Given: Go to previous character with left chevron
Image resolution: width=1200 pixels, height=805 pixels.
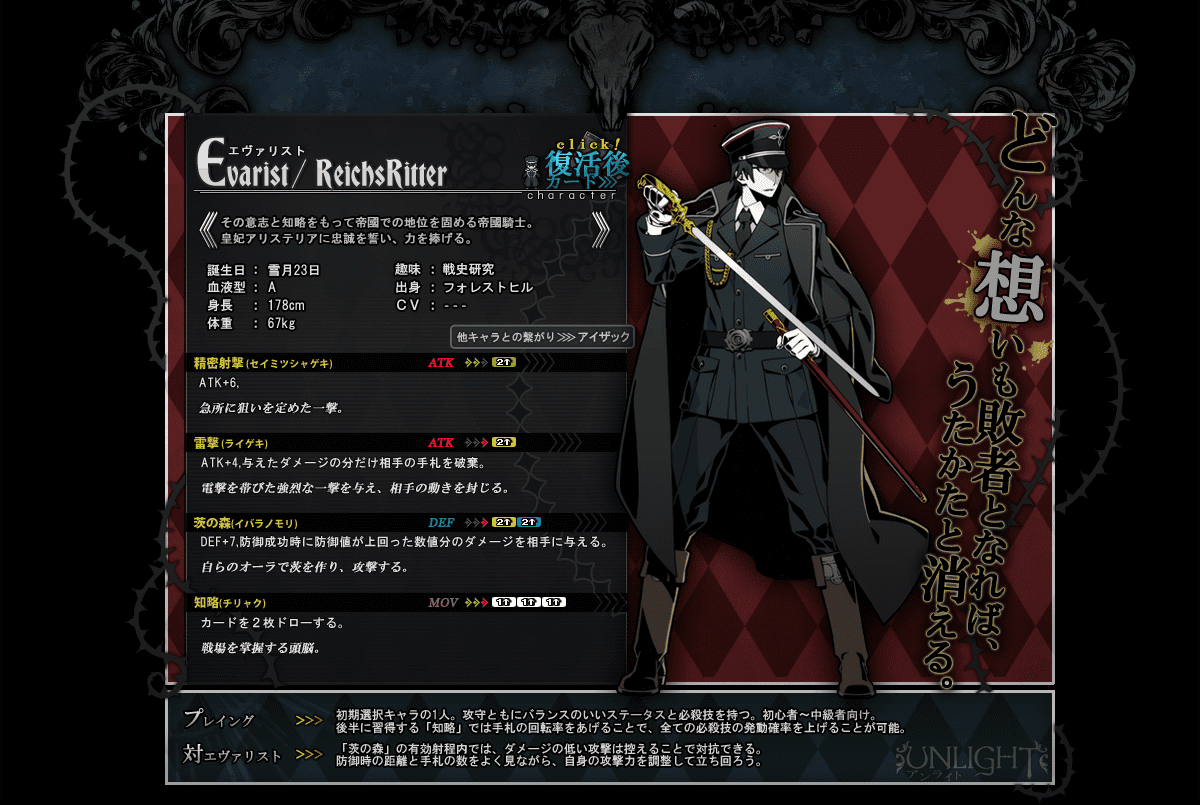Looking at the screenshot, I should [207, 230].
